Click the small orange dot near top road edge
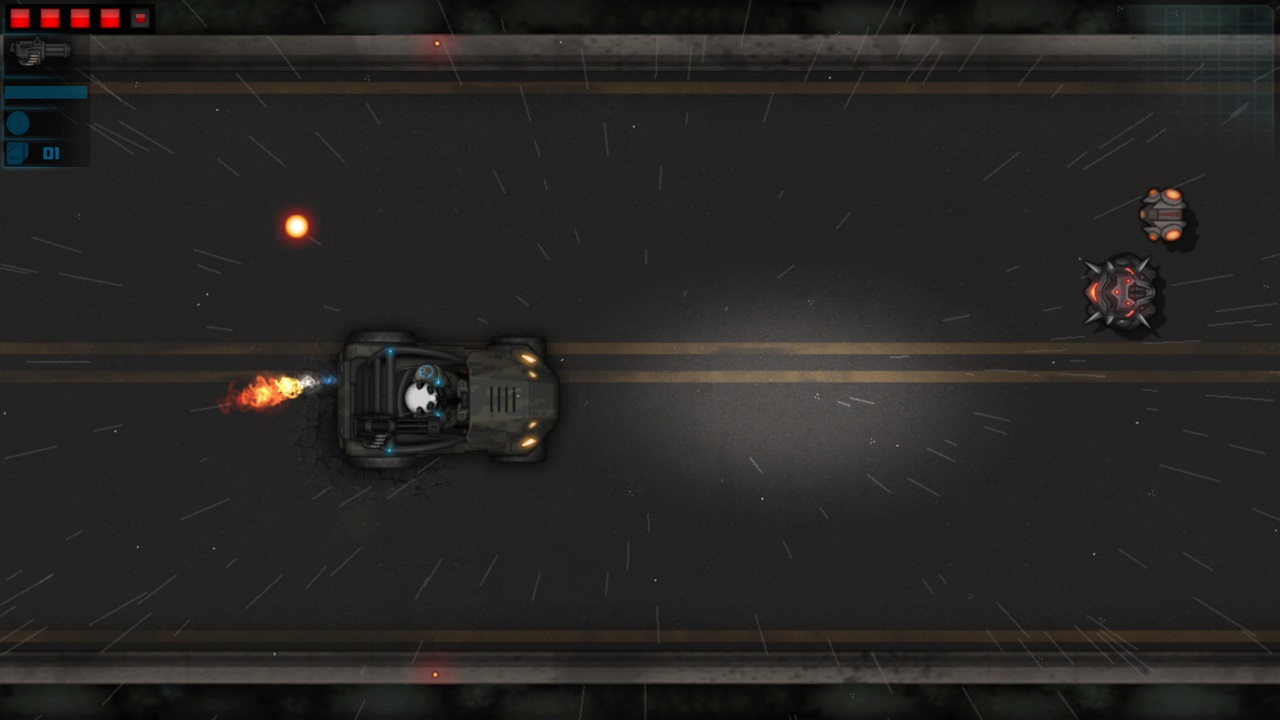This screenshot has height=720, width=1280. (436, 42)
